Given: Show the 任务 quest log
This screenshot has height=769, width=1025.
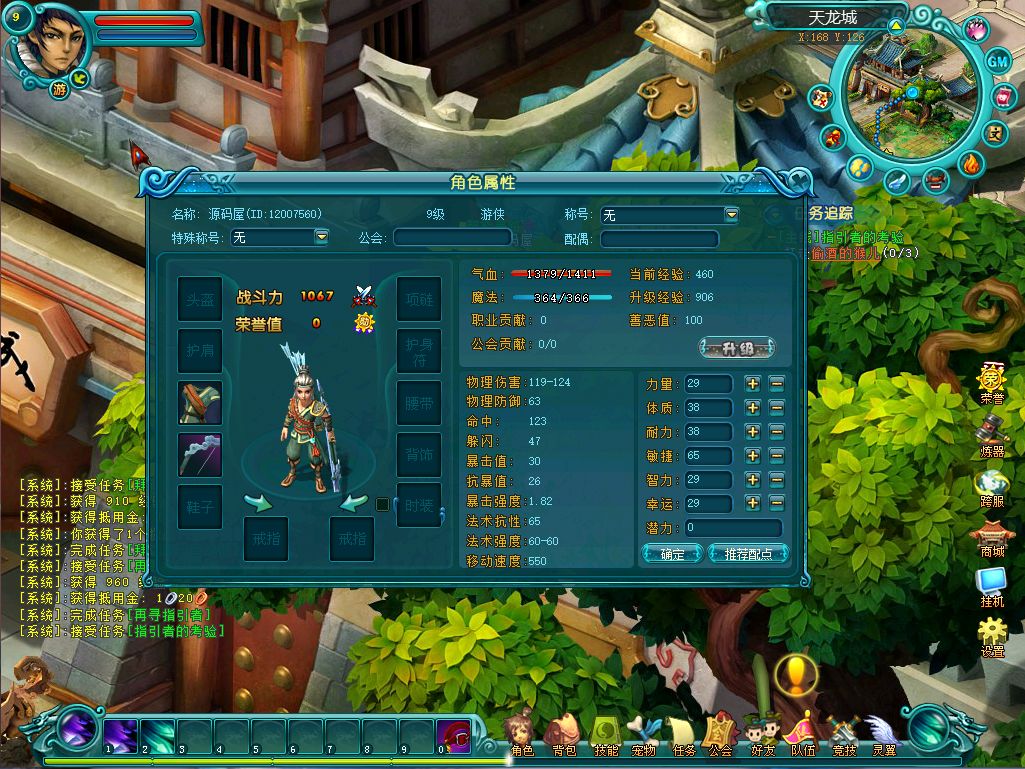Looking at the screenshot, I should pyautogui.click(x=683, y=736).
